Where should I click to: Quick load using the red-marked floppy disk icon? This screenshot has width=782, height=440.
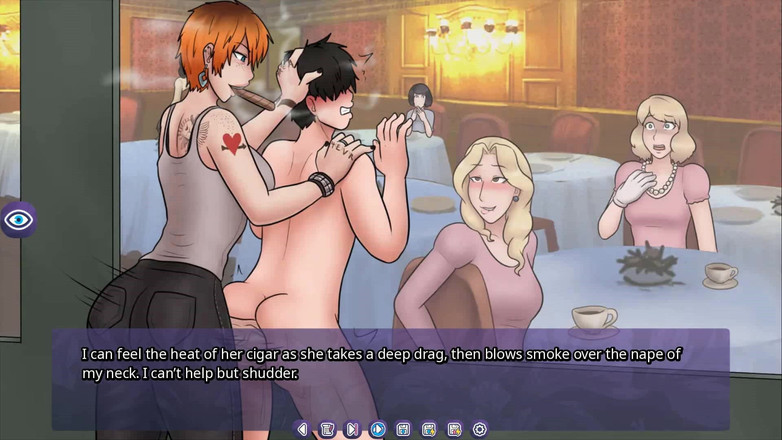tap(454, 429)
